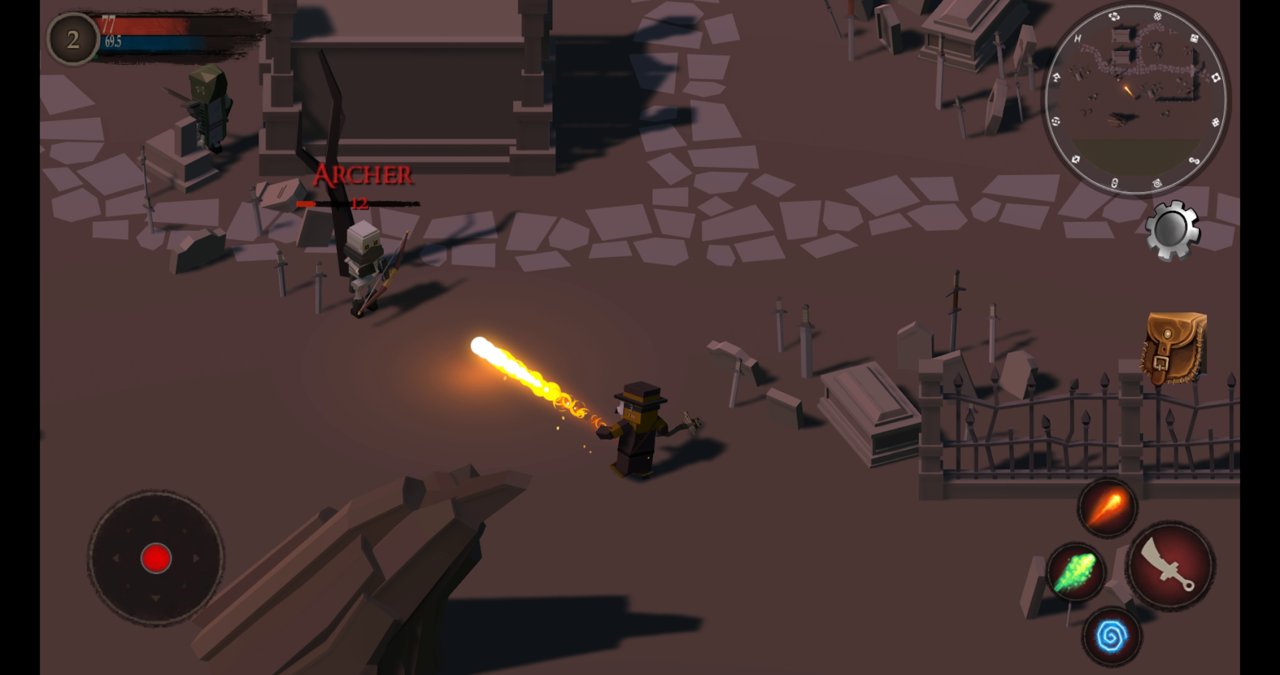
Task: Tap the sword attack button
Action: pos(1170,565)
